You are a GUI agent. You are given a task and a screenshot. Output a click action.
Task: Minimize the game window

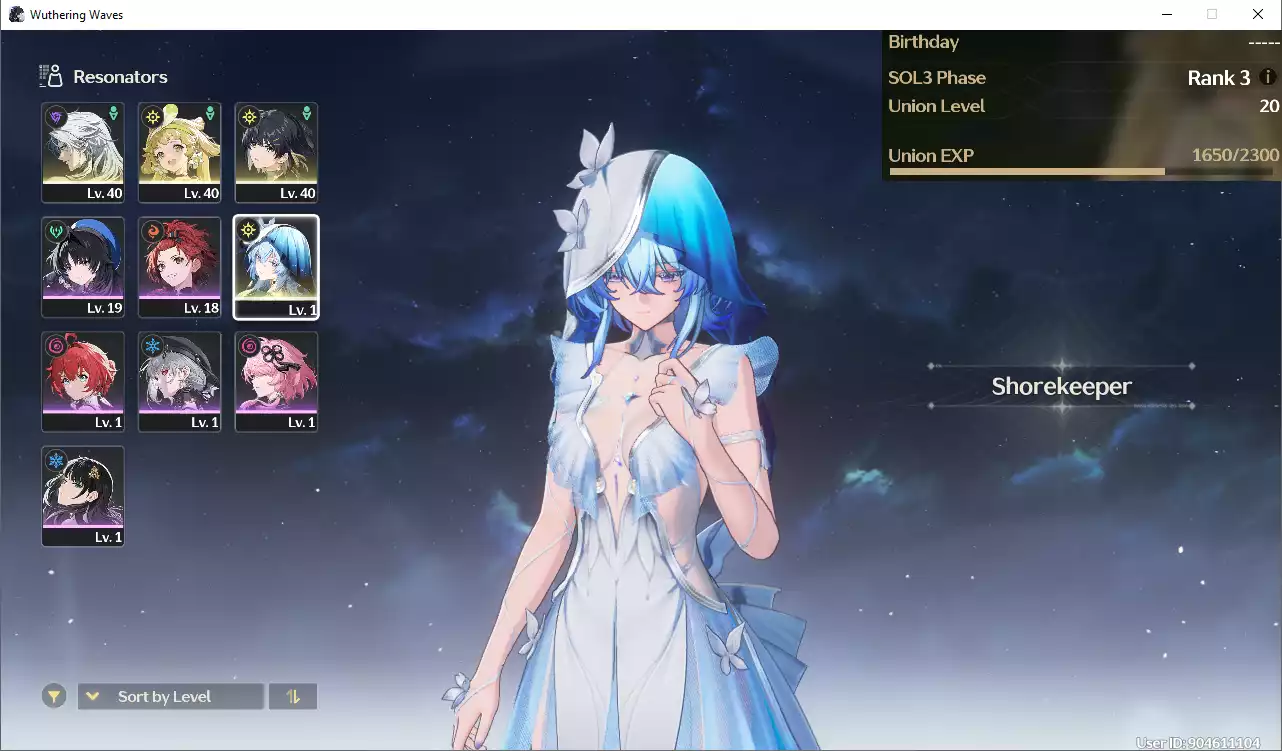point(1167,14)
